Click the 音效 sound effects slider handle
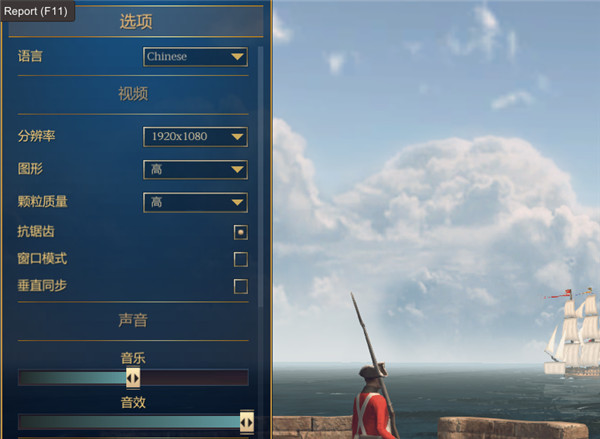The image size is (600, 439). [x=246, y=422]
